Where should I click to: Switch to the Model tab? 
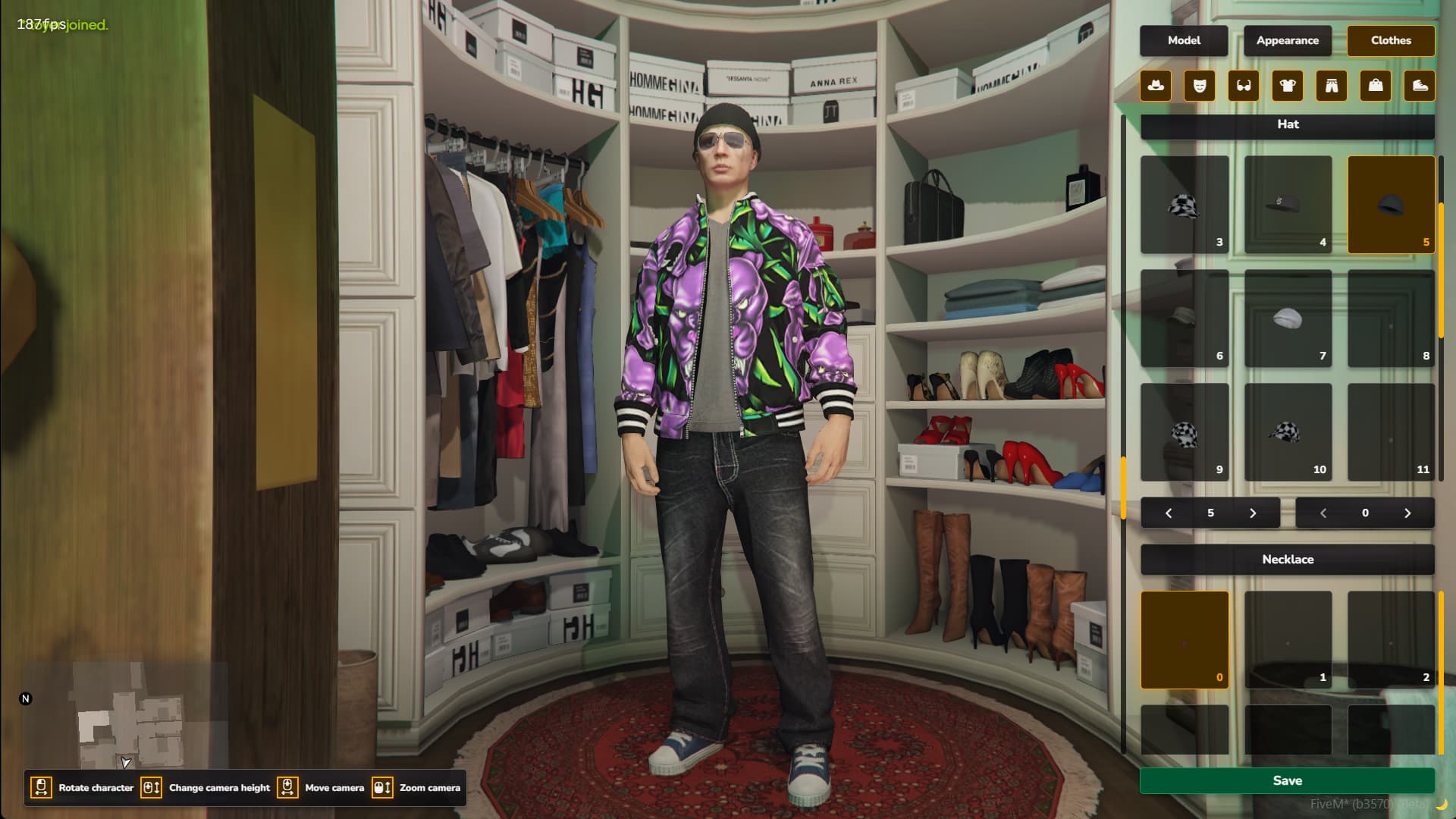pos(1185,41)
